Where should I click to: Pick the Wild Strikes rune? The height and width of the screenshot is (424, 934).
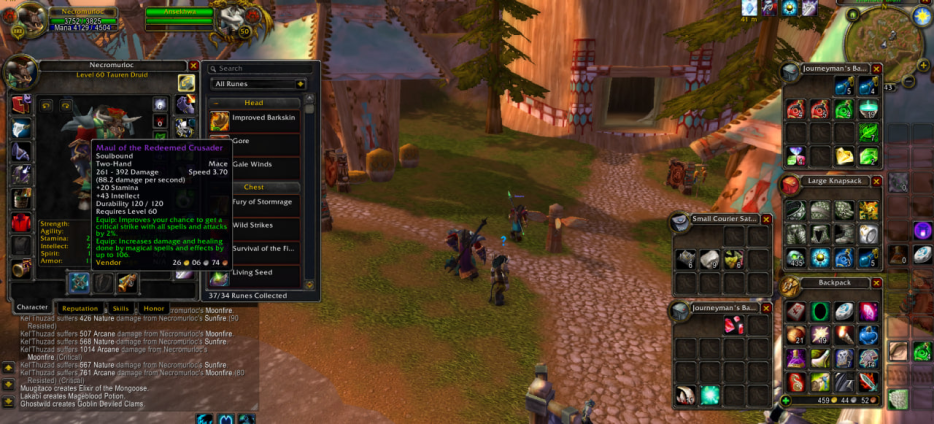click(x=254, y=225)
